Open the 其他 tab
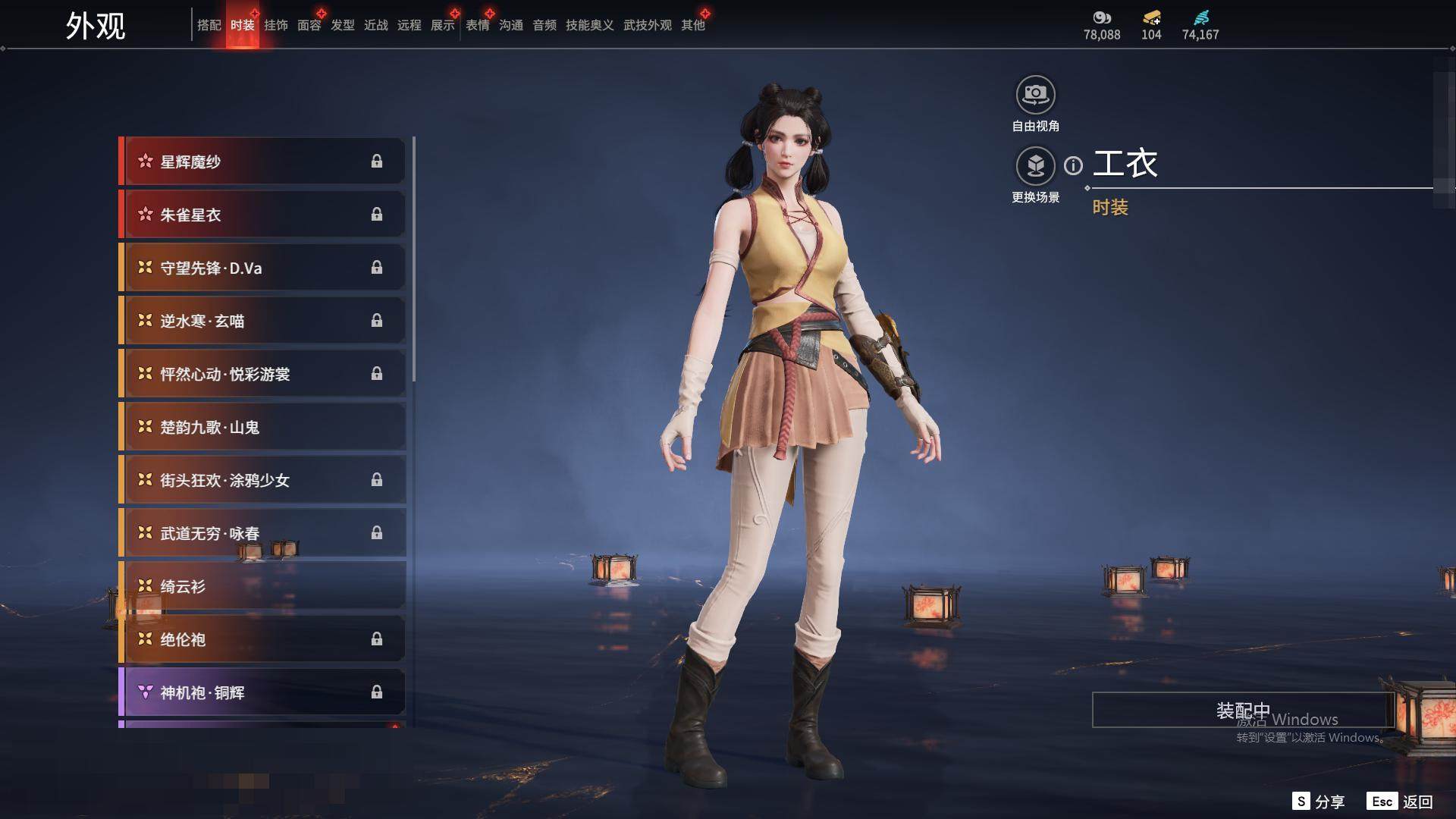This screenshot has width=1456, height=819. coord(692,25)
